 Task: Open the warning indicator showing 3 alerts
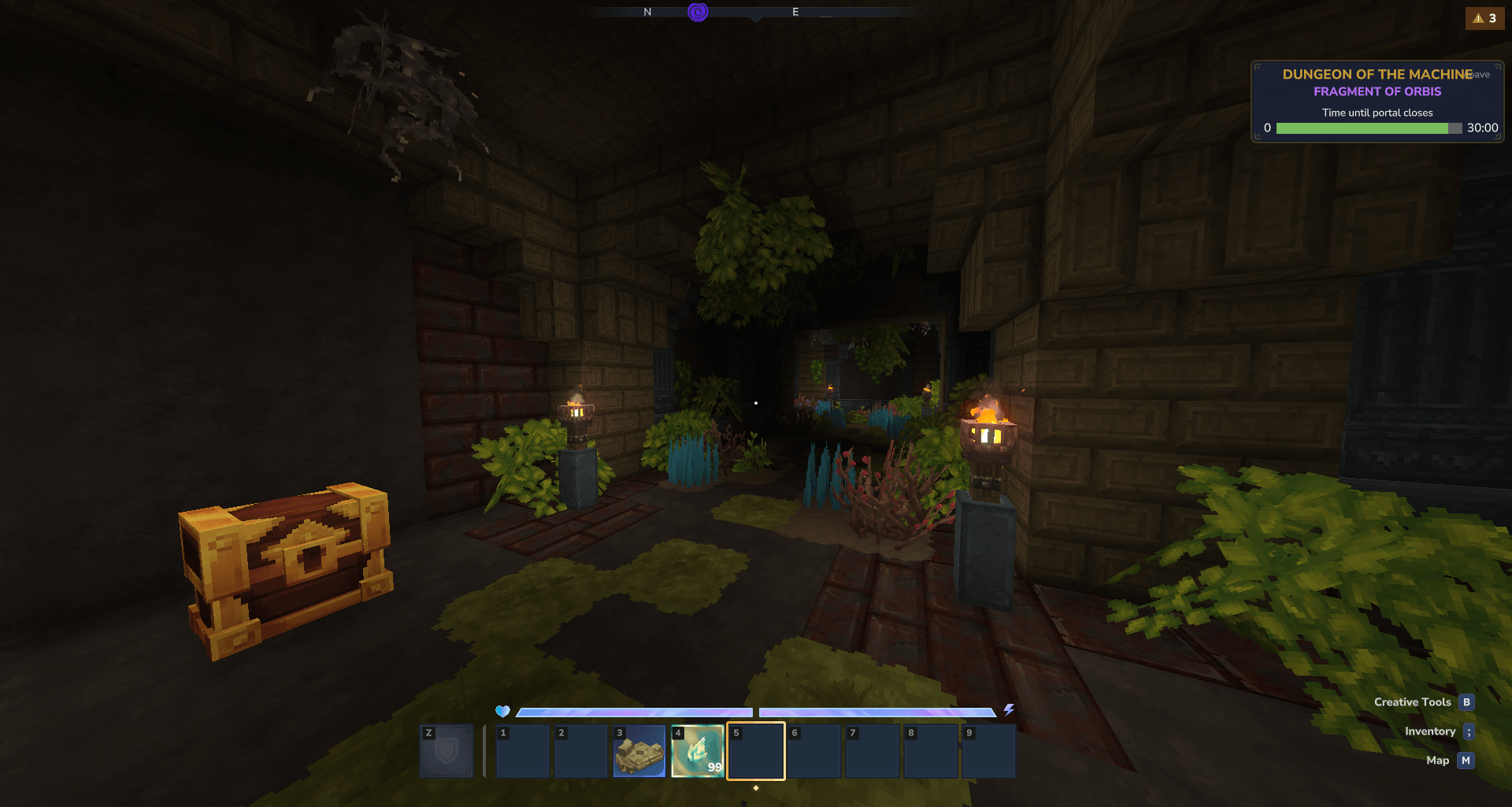coord(1484,18)
